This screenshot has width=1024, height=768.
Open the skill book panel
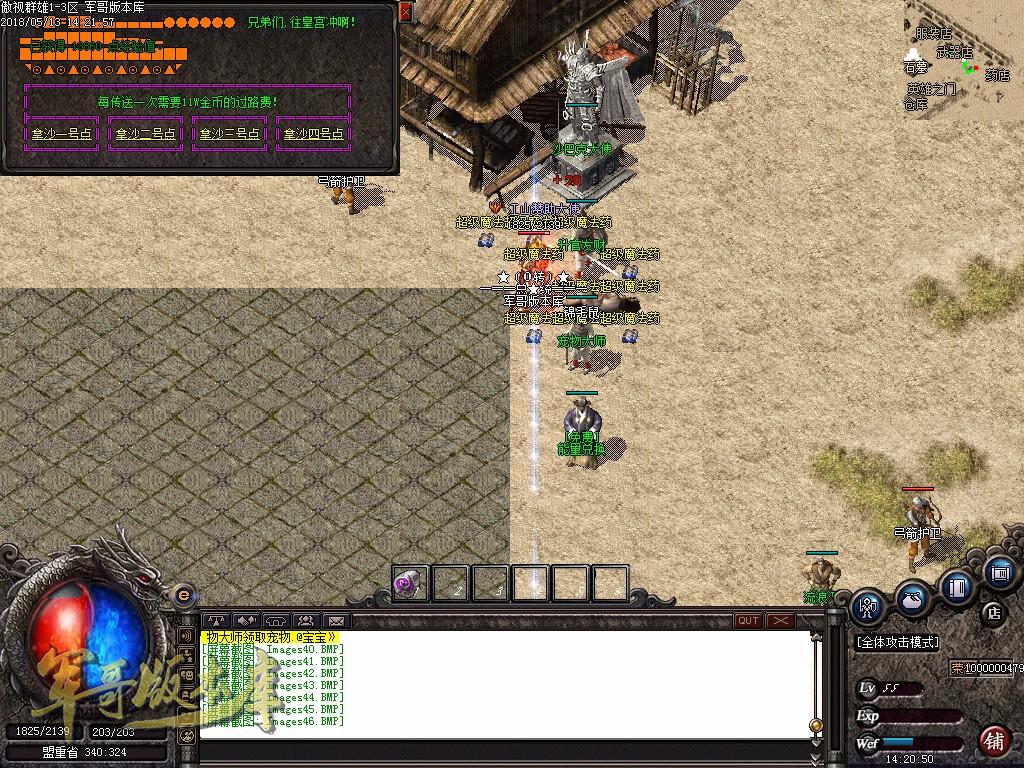(956, 587)
